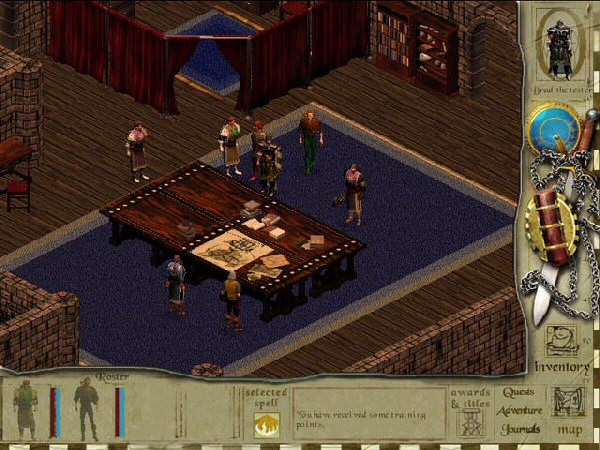Select the second roster character portrait
The width and height of the screenshot is (600, 450).
(87, 408)
